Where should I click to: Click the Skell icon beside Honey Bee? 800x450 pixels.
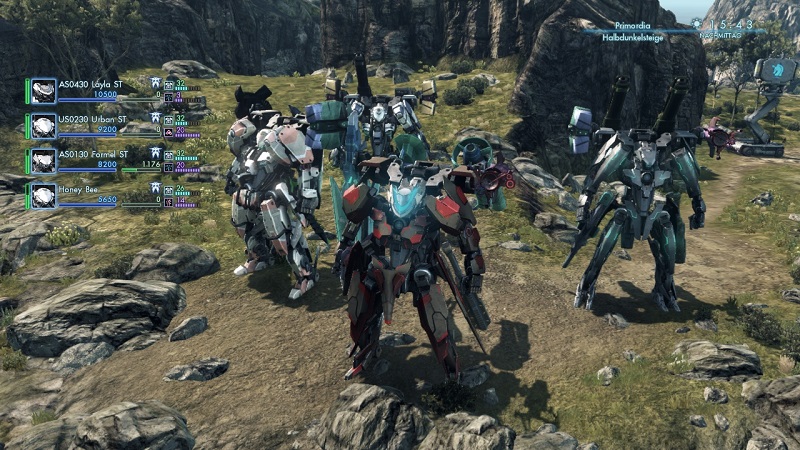click(156, 187)
